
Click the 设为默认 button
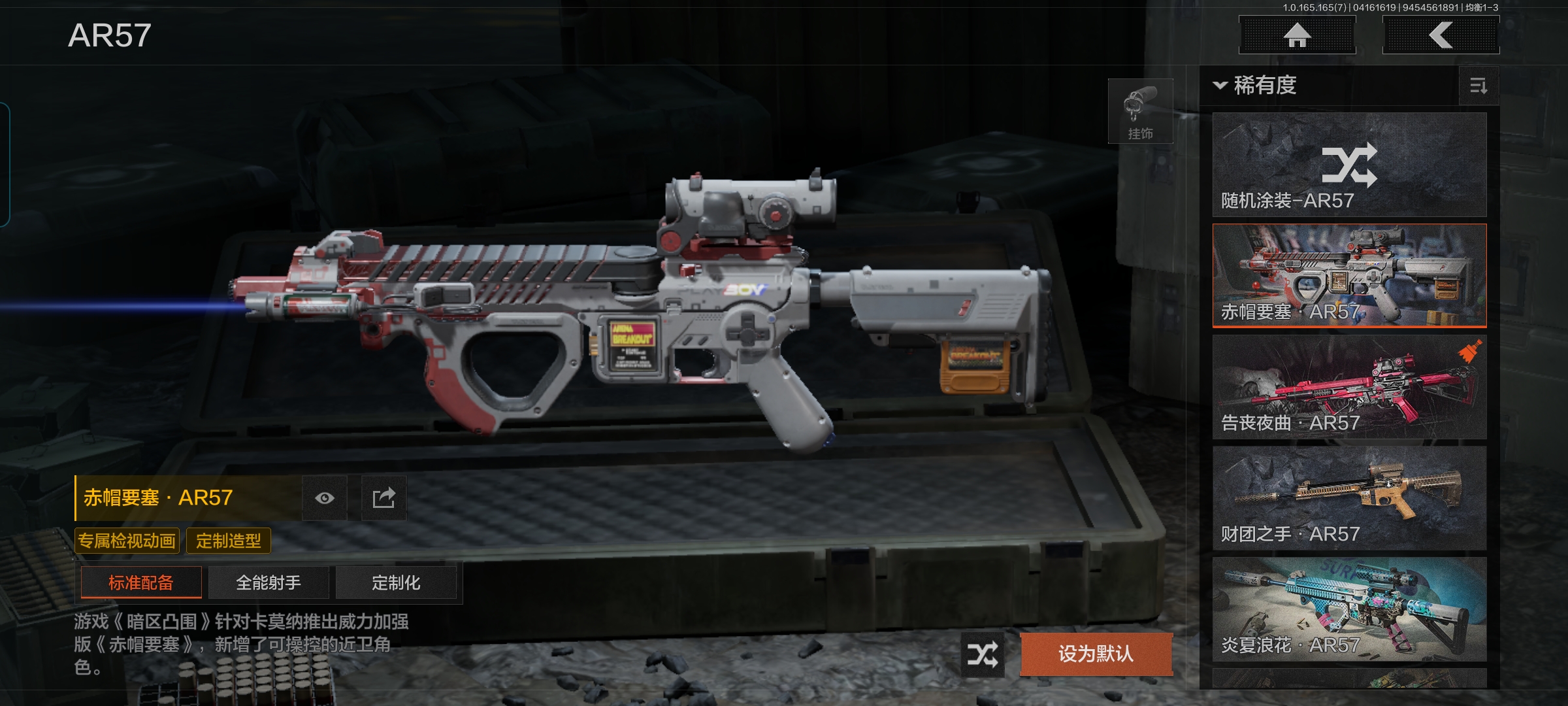(x=1096, y=654)
